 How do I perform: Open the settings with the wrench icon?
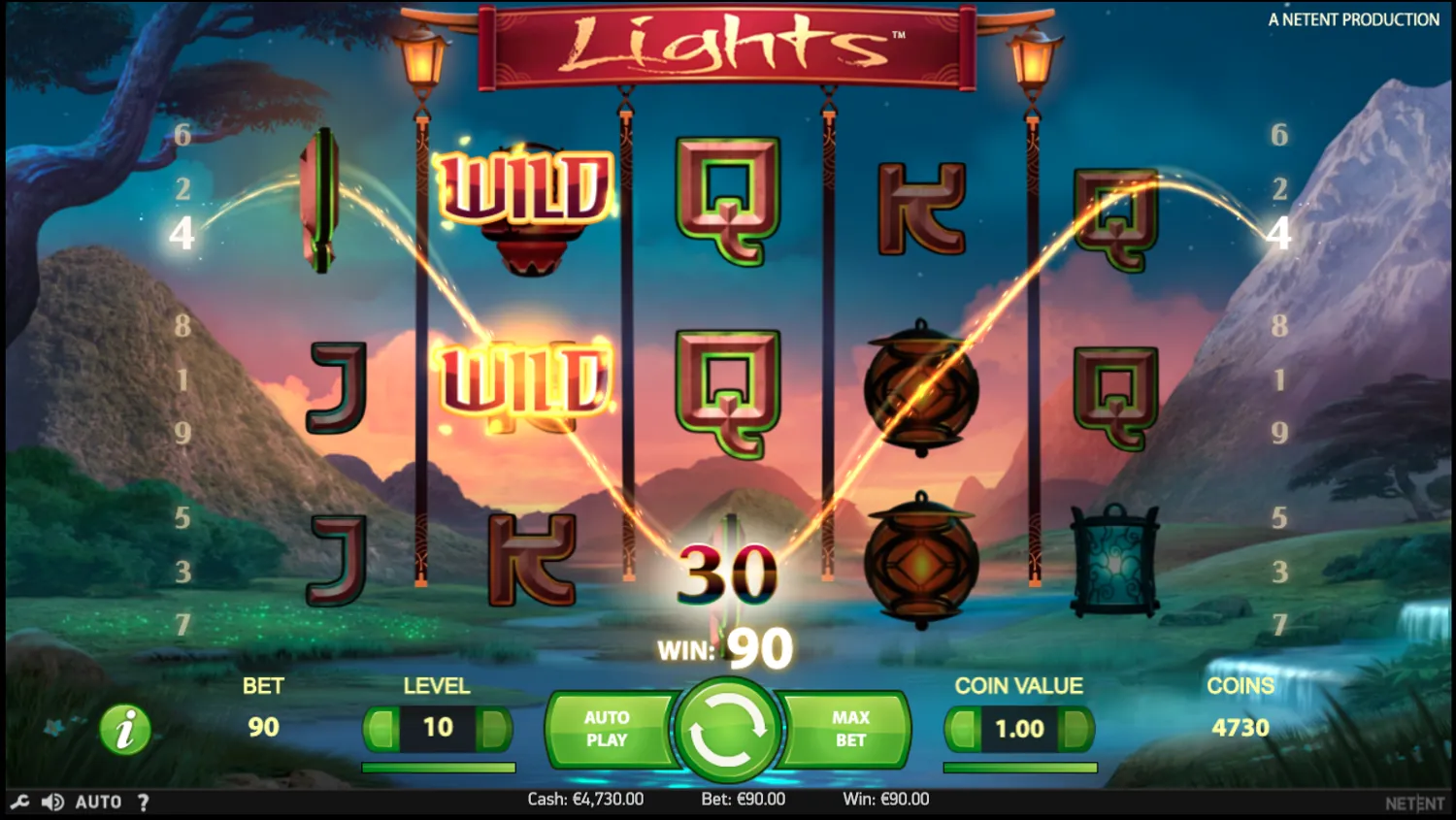[x=21, y=801]
